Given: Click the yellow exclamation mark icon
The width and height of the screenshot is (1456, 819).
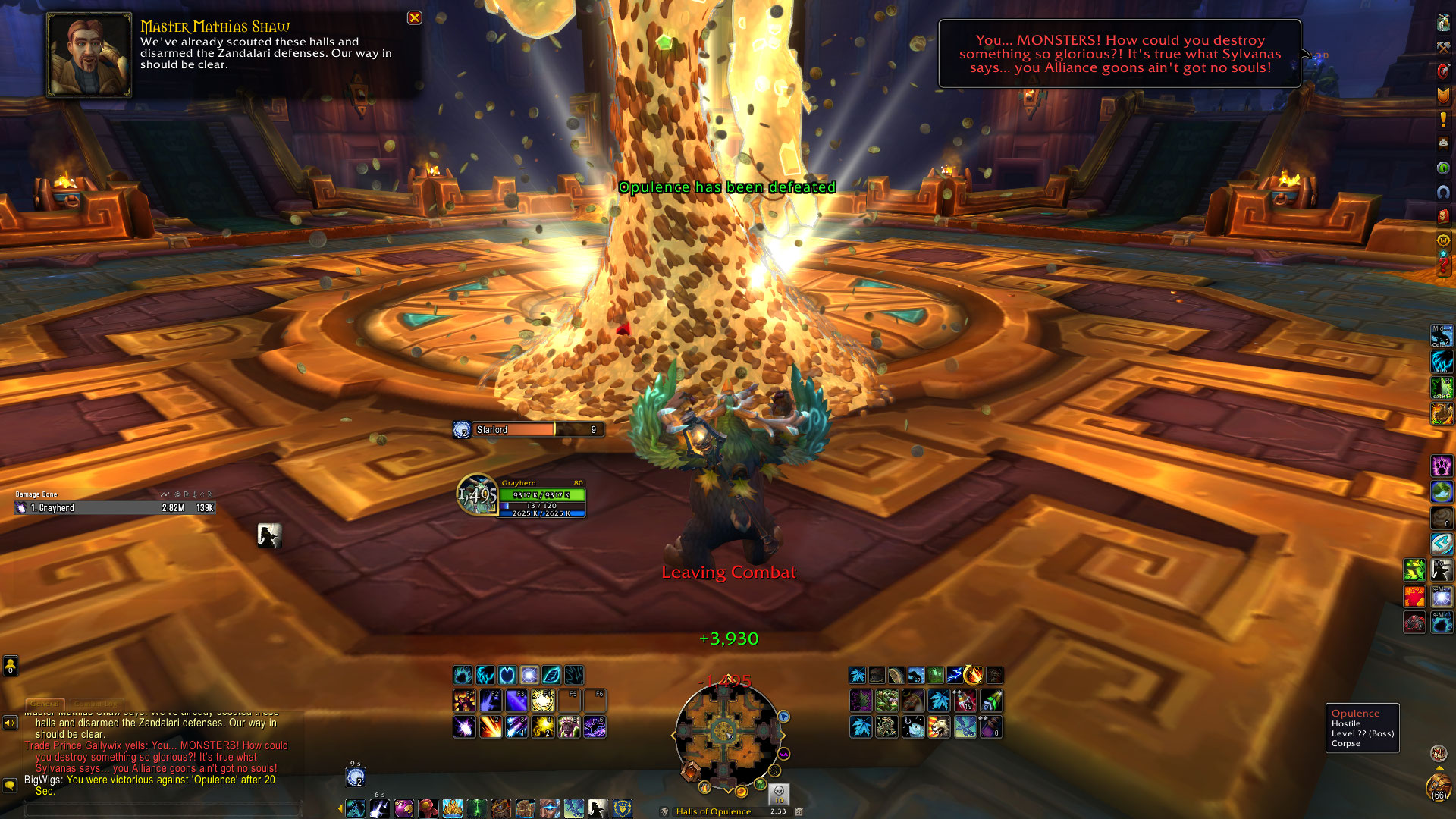Looking at the screenshot, I should pyautogui.click(x=1443, y=119).
